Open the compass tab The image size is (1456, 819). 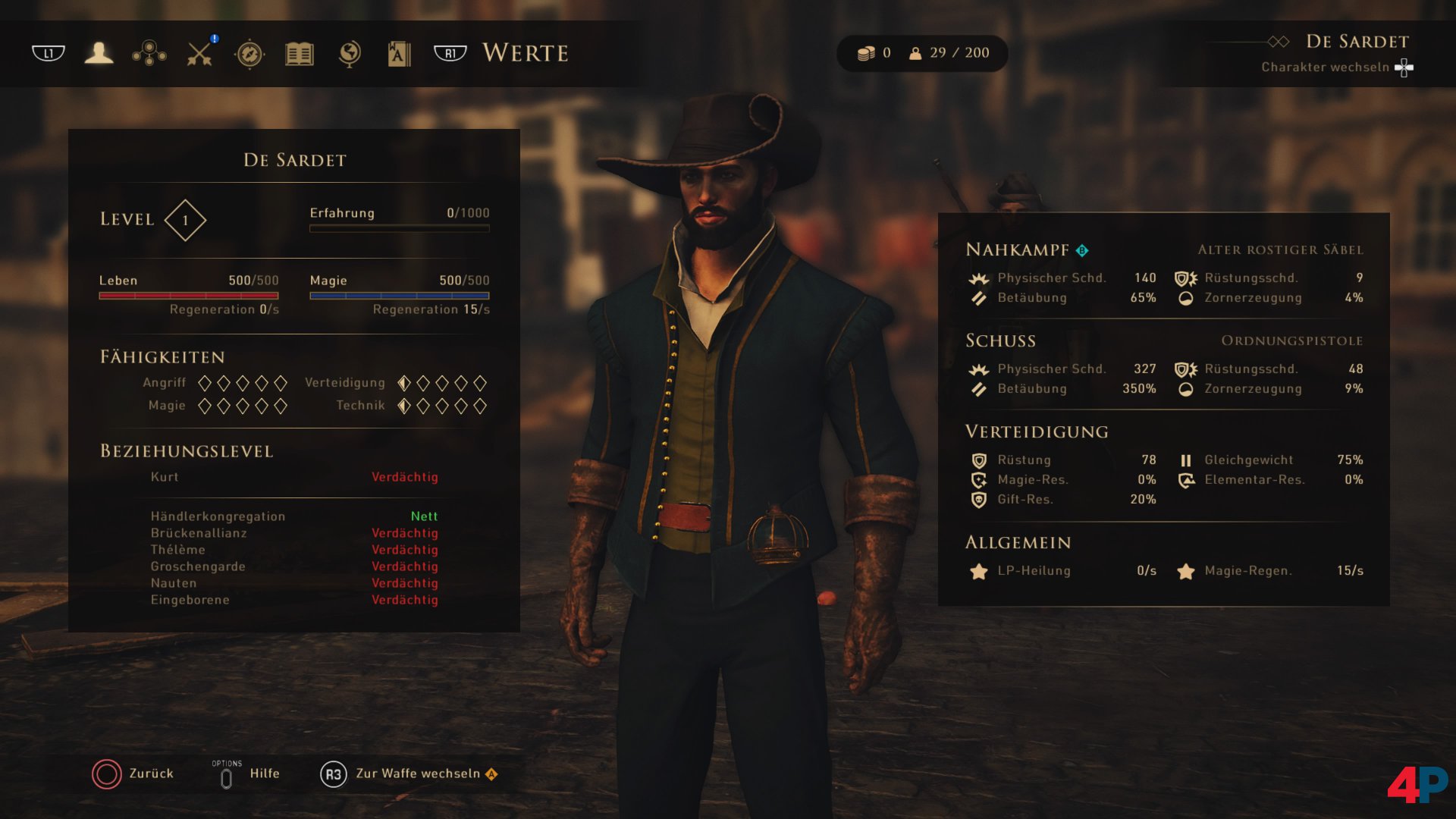pos(249,54)
